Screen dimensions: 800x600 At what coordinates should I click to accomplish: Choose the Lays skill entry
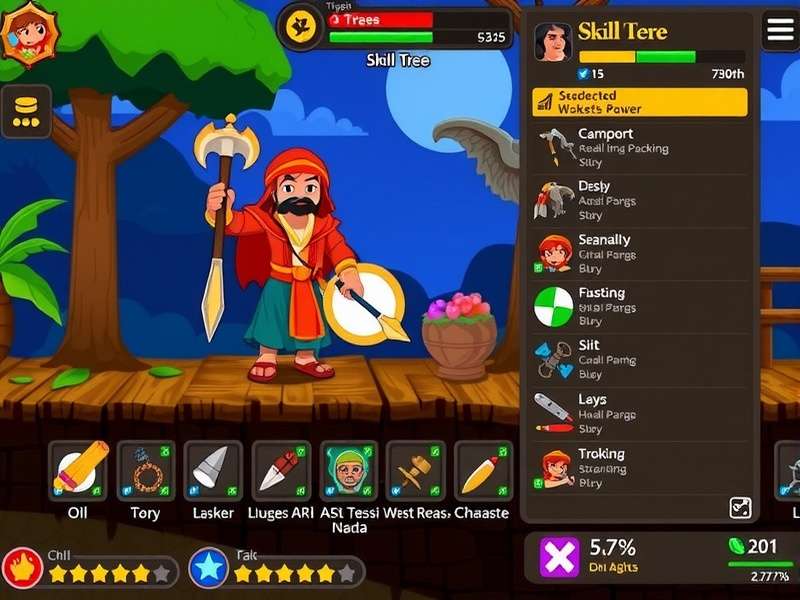(x=640, y=413)
